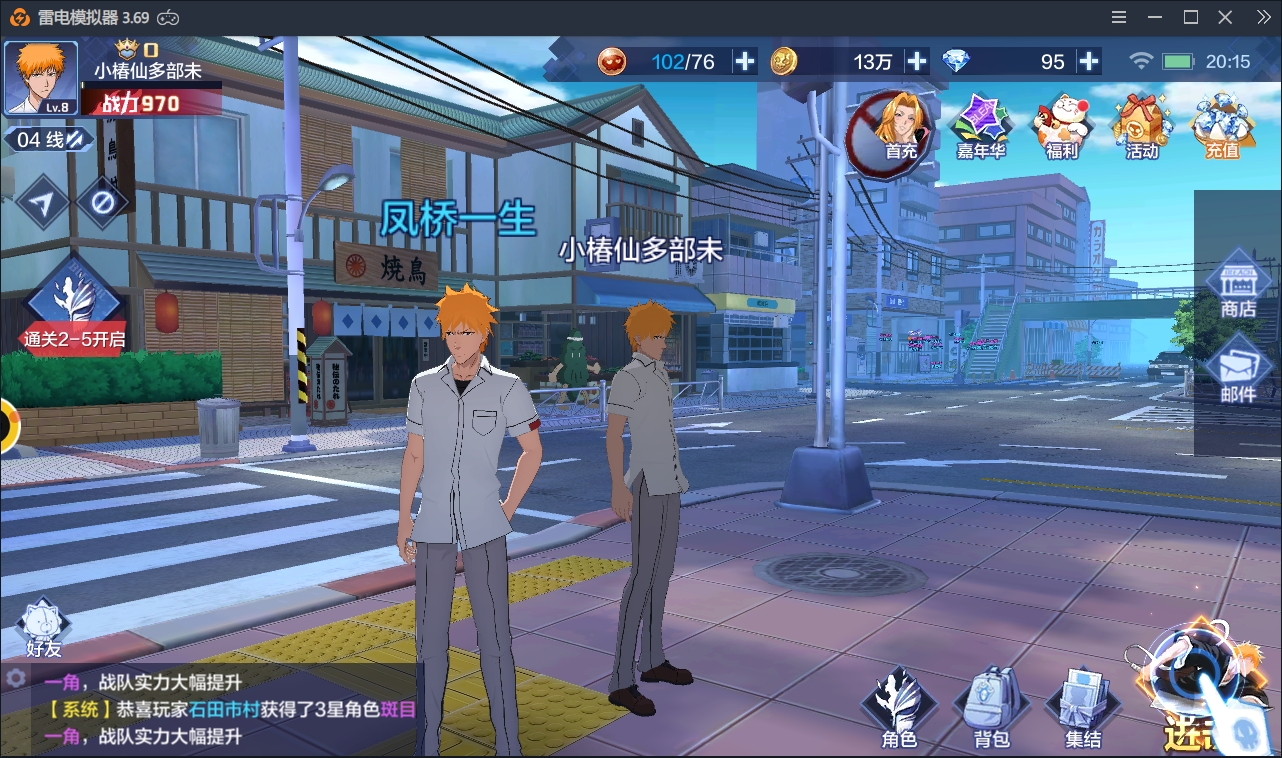The width and height of the screenshot is (1282, 758).
Task: Add gold coins with plus button
Action: click(x=917, y=62)
